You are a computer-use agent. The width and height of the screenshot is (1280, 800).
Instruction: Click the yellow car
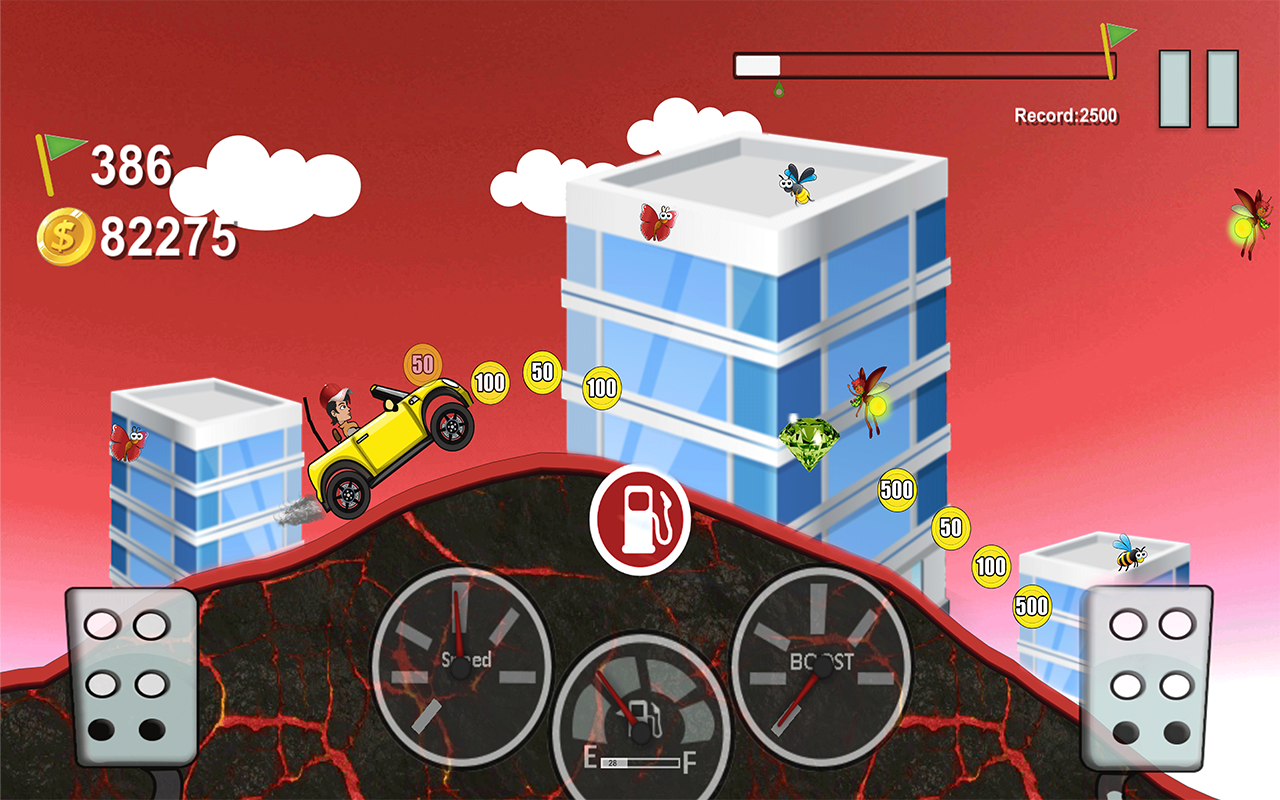tap(390, 440)
